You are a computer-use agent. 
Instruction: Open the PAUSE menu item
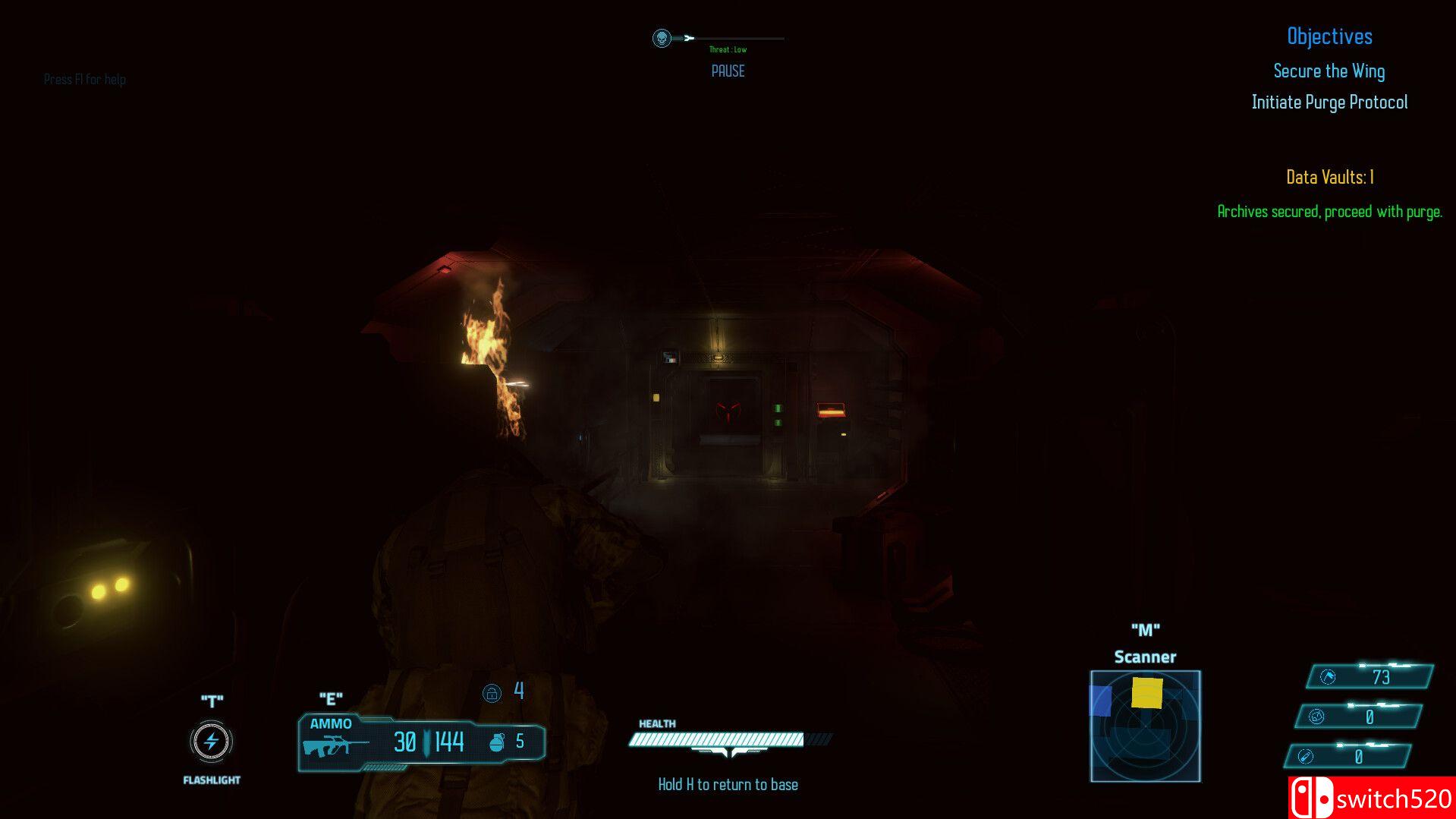pyautogui.click(x=728, y=71)
